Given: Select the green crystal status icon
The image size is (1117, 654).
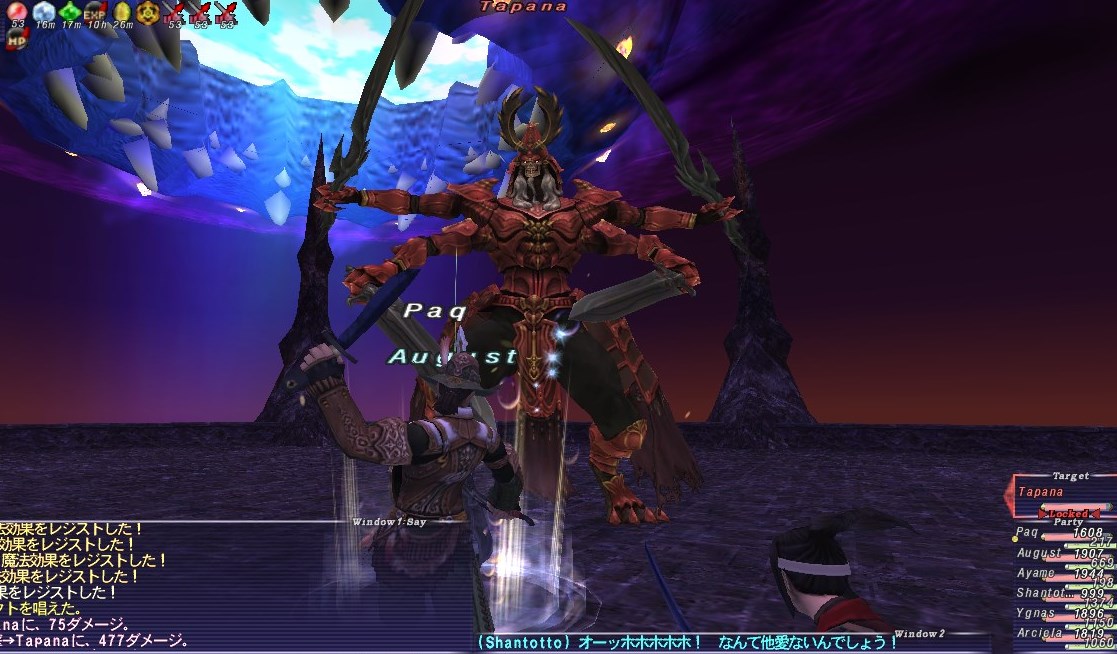Looking at the screenshot, I should pos(69,13).
